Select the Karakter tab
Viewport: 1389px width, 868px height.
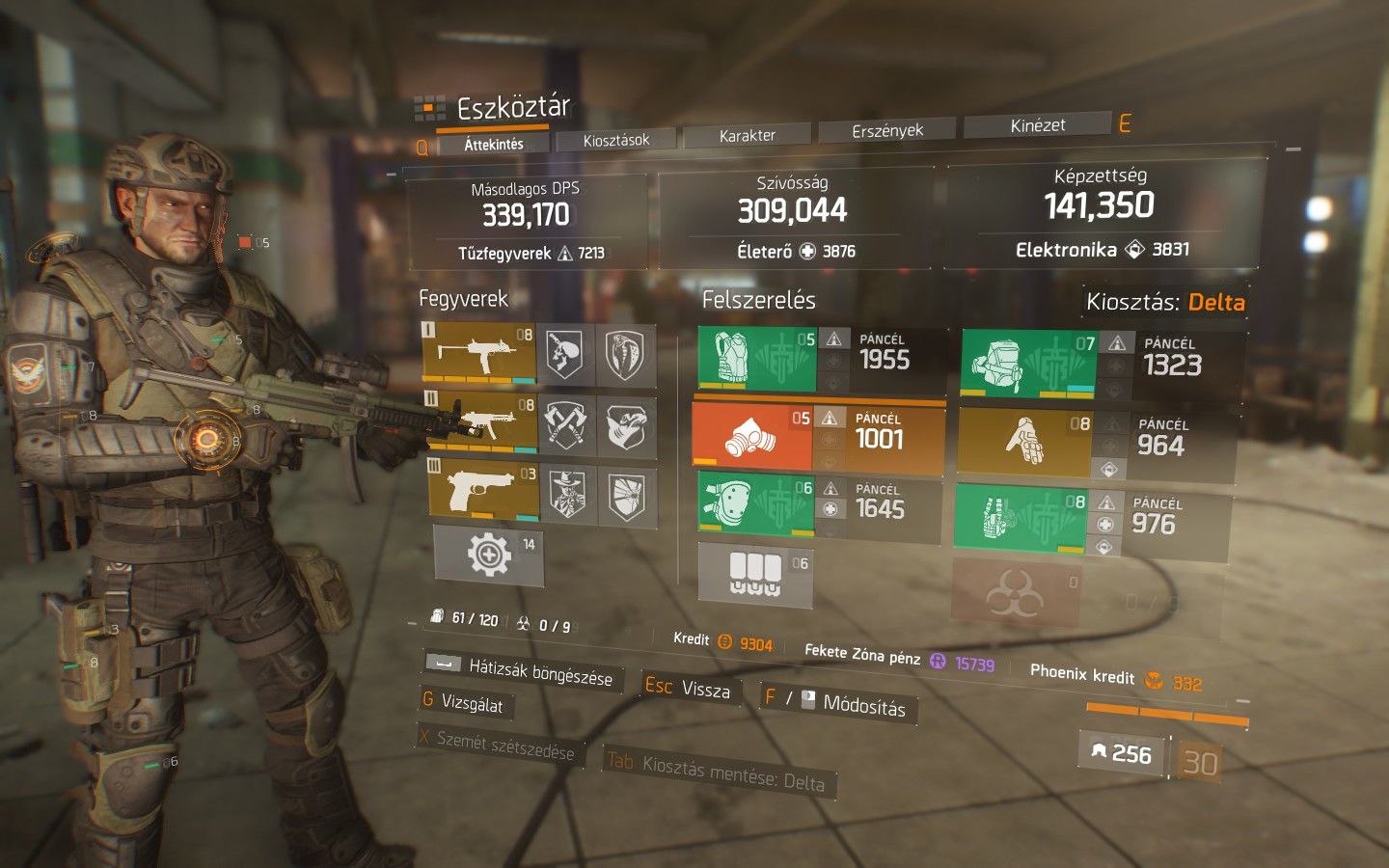point(747,136)
